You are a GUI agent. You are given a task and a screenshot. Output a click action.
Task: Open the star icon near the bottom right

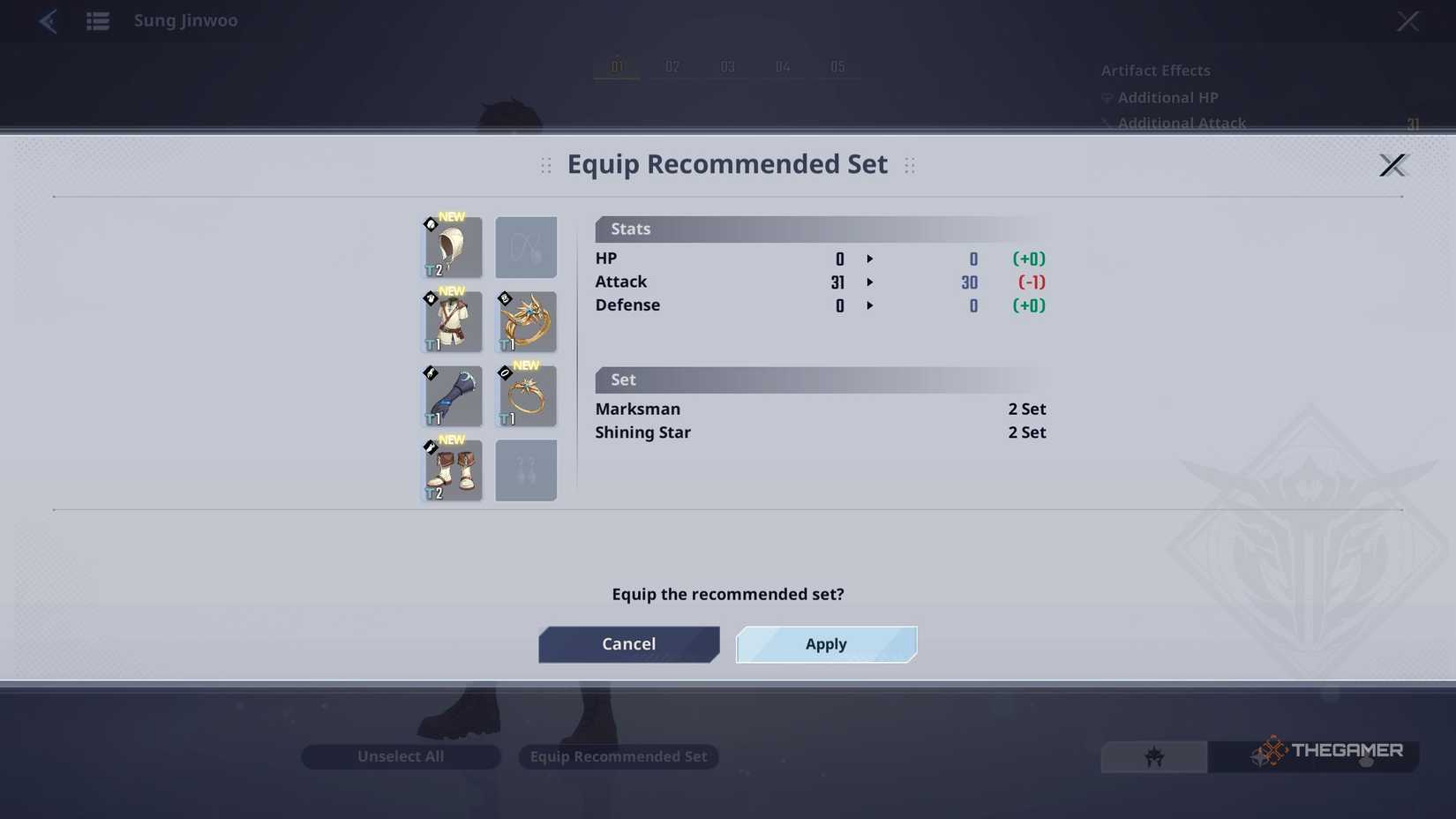[x=1153, y=756]
